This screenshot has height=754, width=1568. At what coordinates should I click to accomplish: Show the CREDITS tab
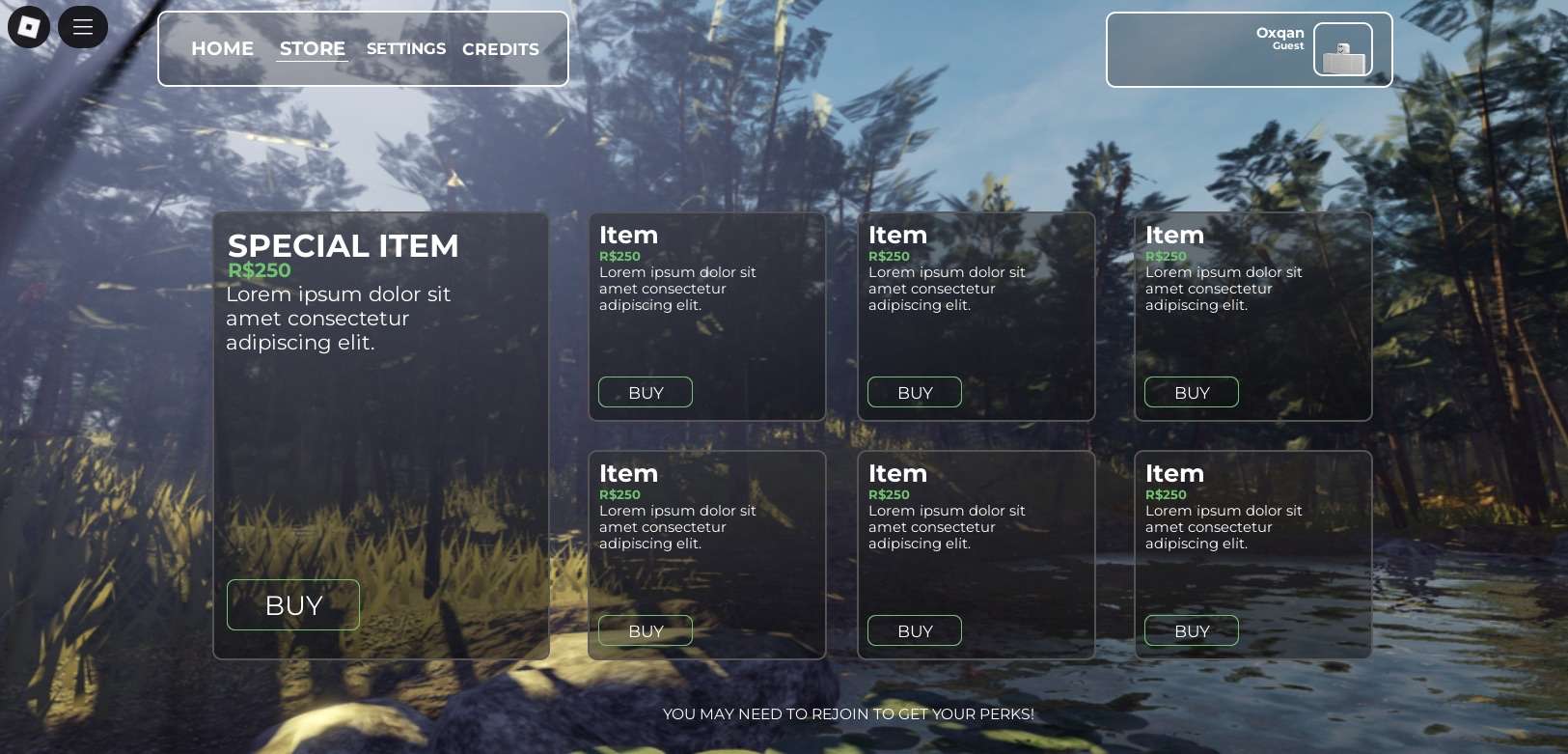pyautogui.click(x=501, y=49)
